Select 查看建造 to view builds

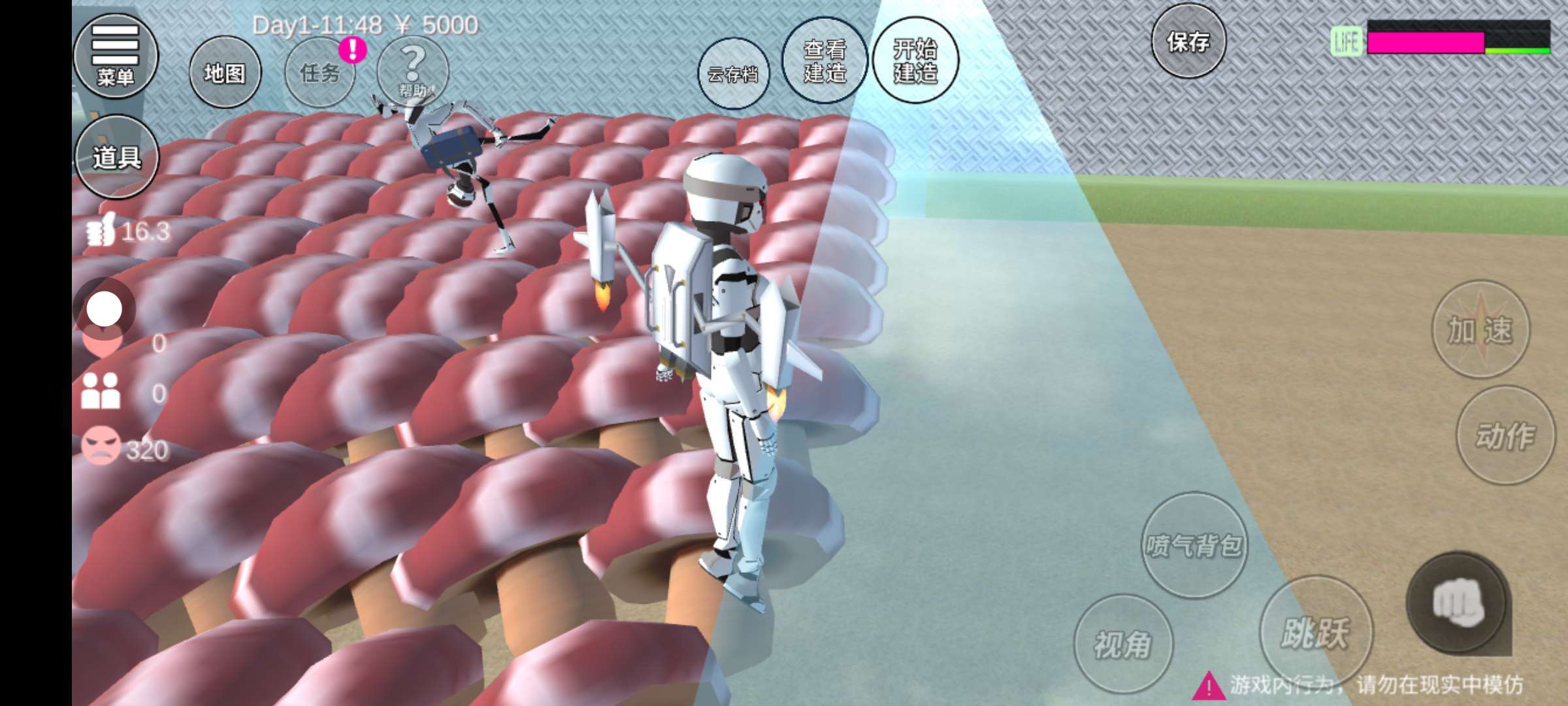[x=825, y=61]
